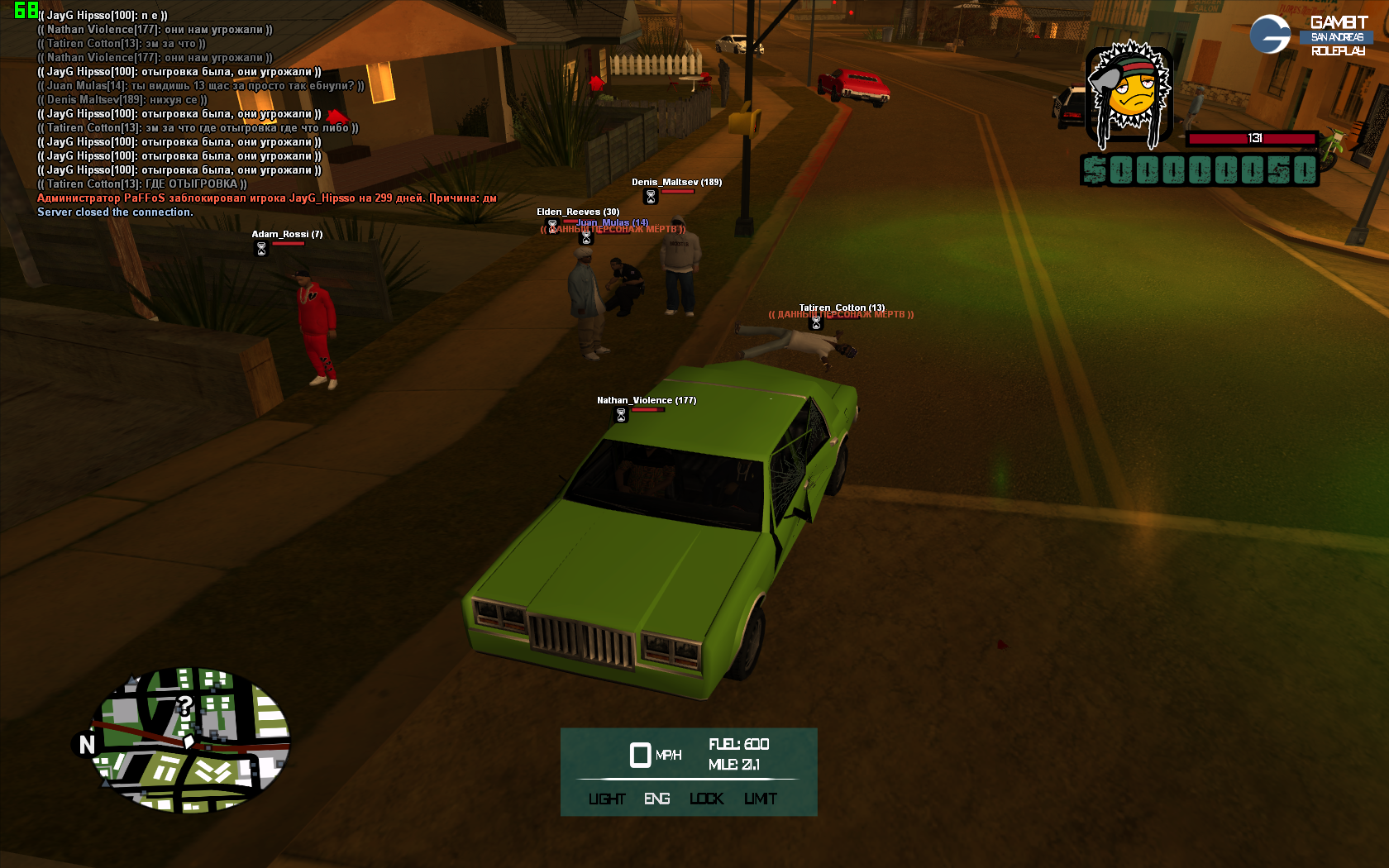Image resolution: width=1389 pixels, height=868 pixels.
Task: Select the question mark marker on the minimap
Action: 184,705
